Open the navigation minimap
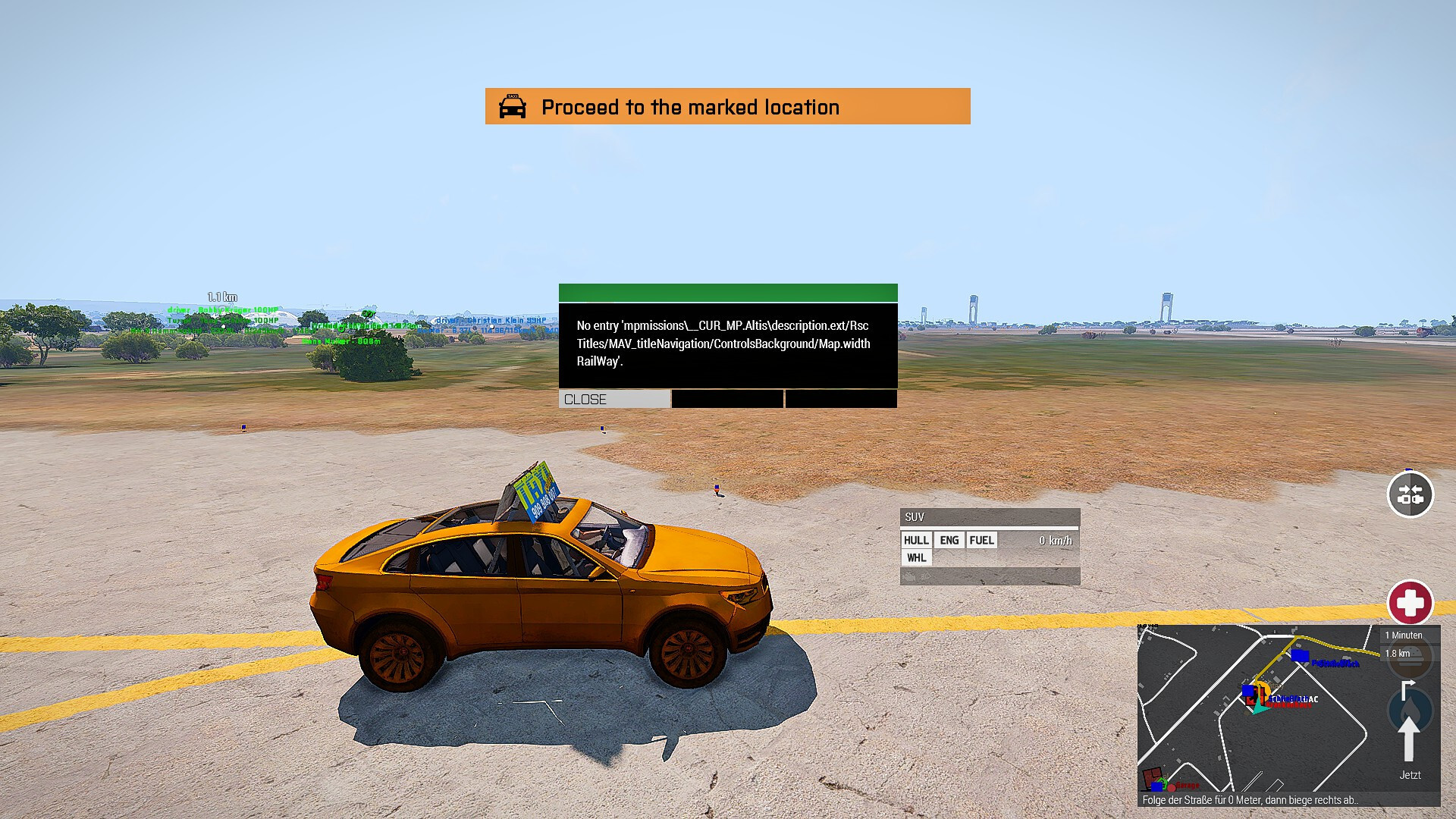The image size is (1456, 819). (x=1257, y=708)
